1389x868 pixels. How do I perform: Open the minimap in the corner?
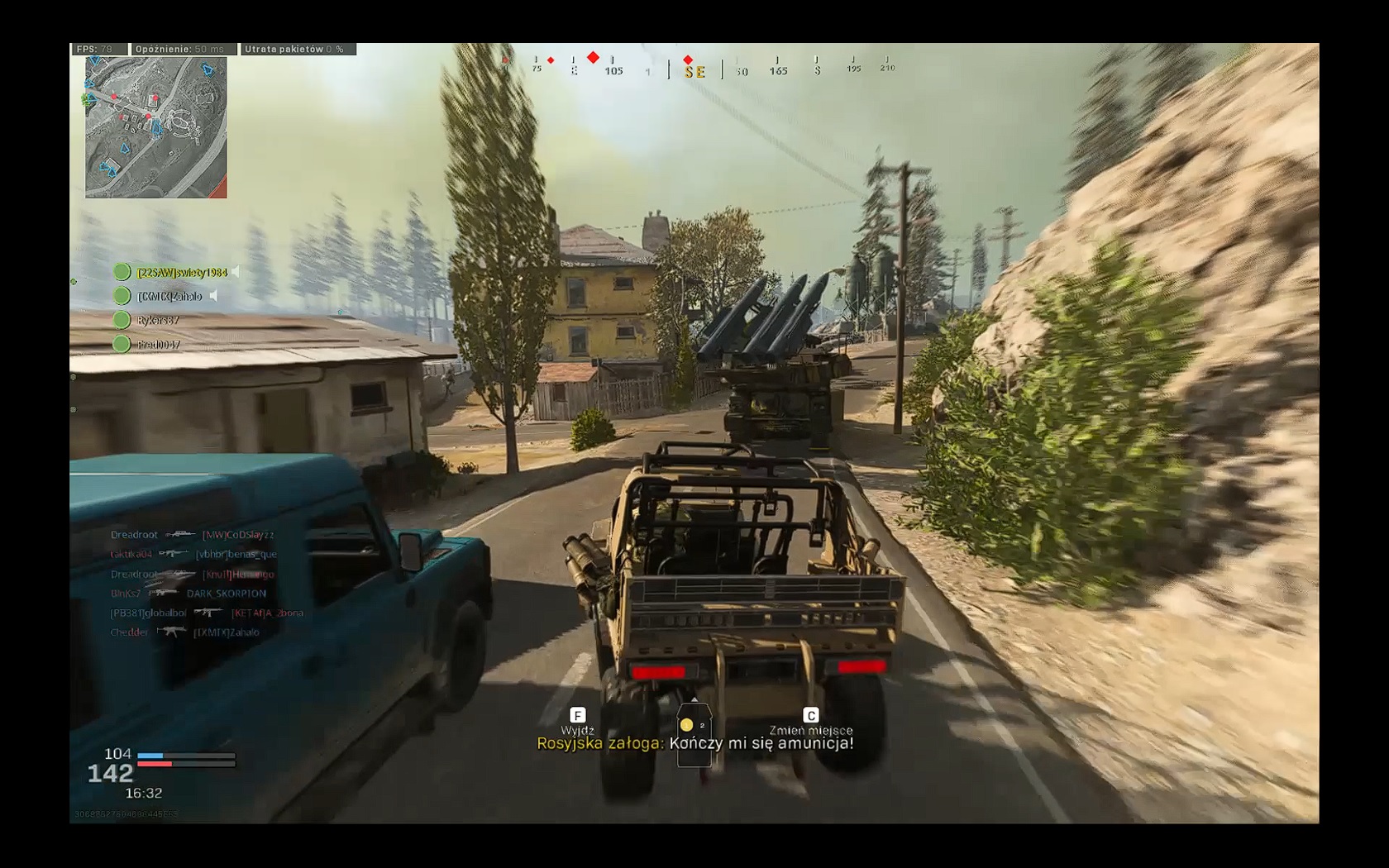pos(155,127)
